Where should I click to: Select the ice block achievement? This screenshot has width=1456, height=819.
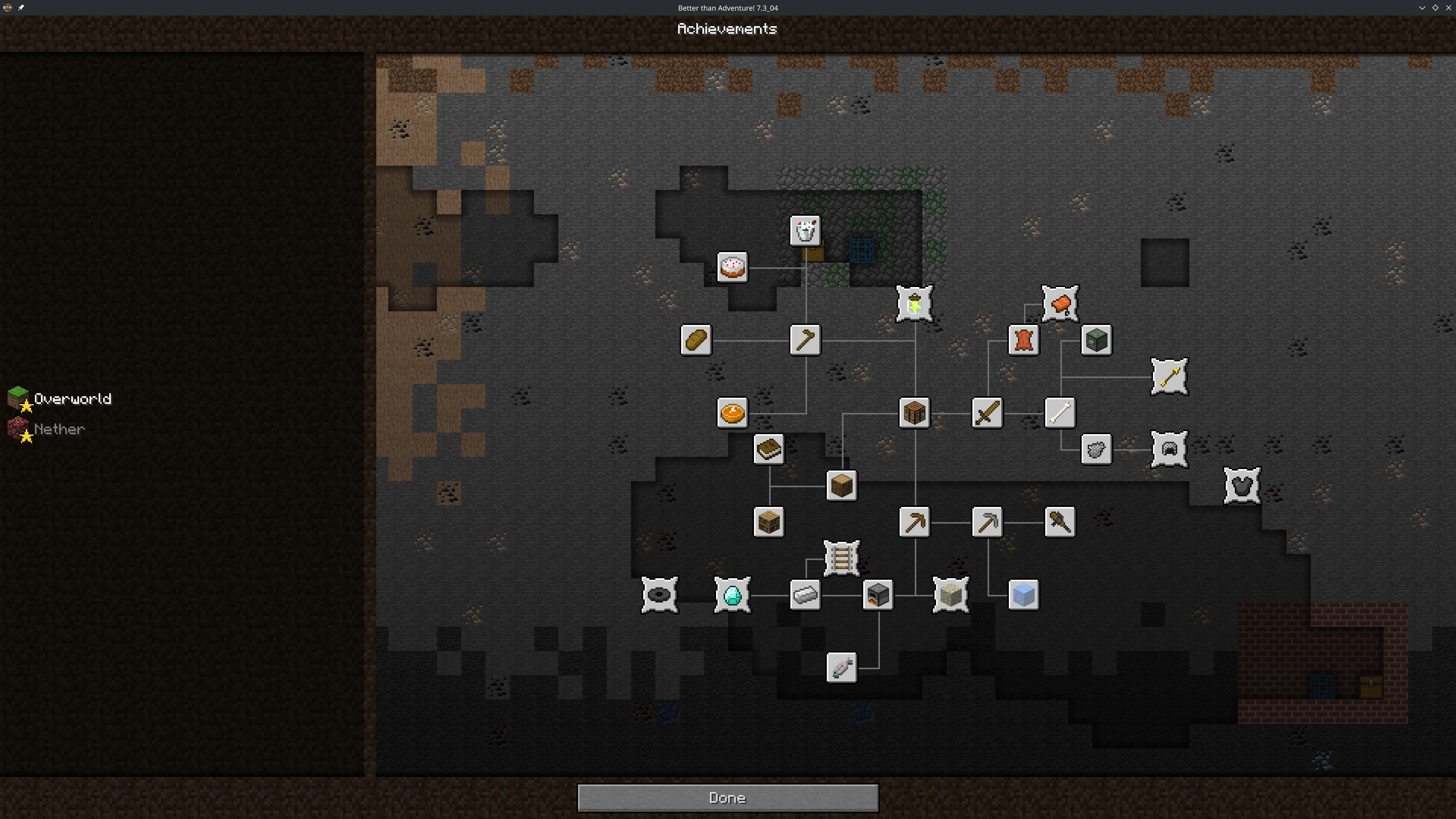click(x=1023, y=595)
